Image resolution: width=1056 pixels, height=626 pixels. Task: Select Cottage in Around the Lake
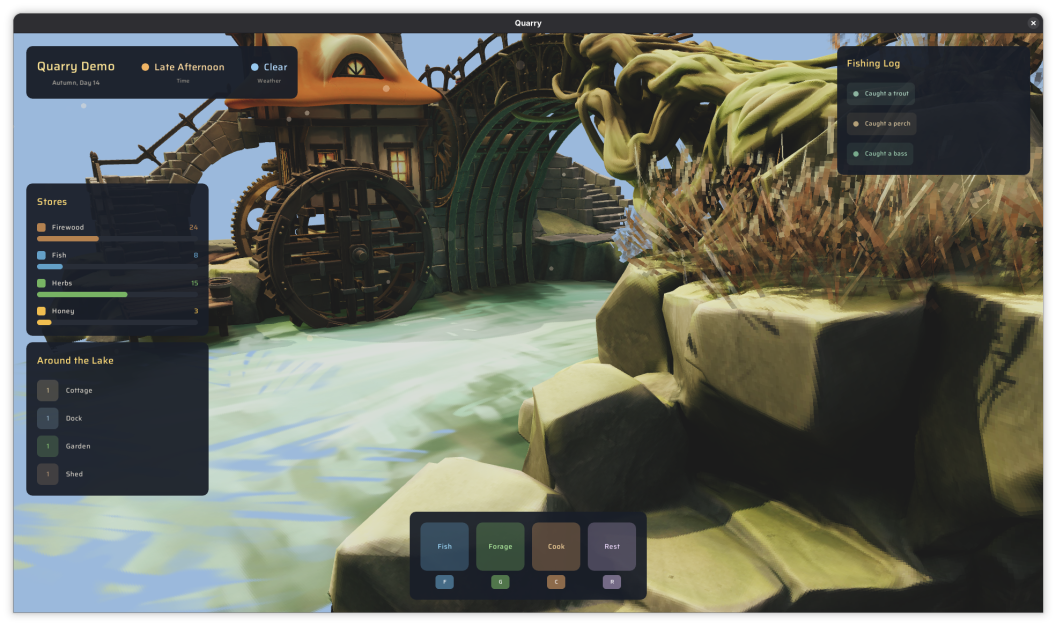tap(78, 390)
